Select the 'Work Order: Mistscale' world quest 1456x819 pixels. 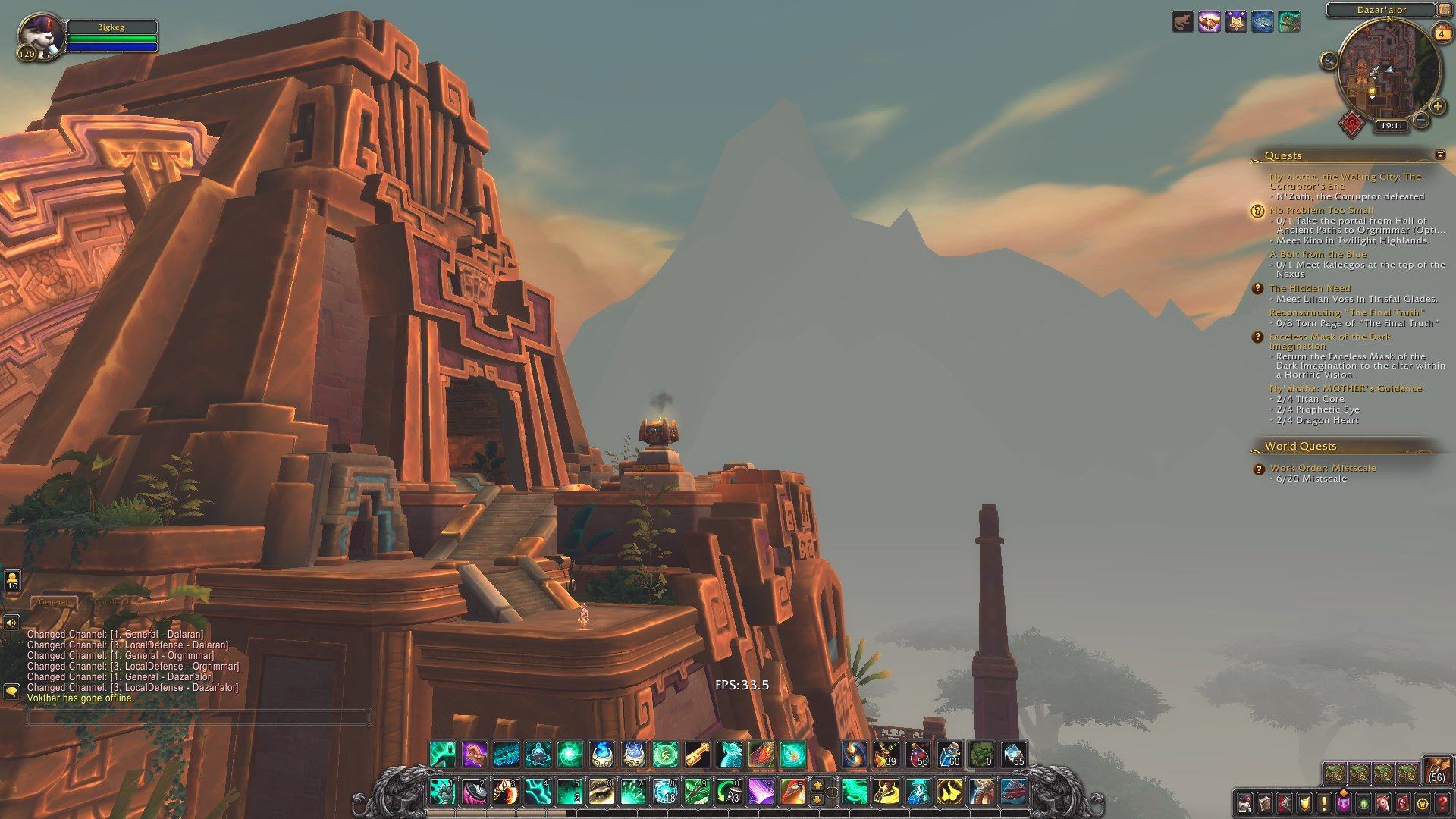[x=1323, y=468]
